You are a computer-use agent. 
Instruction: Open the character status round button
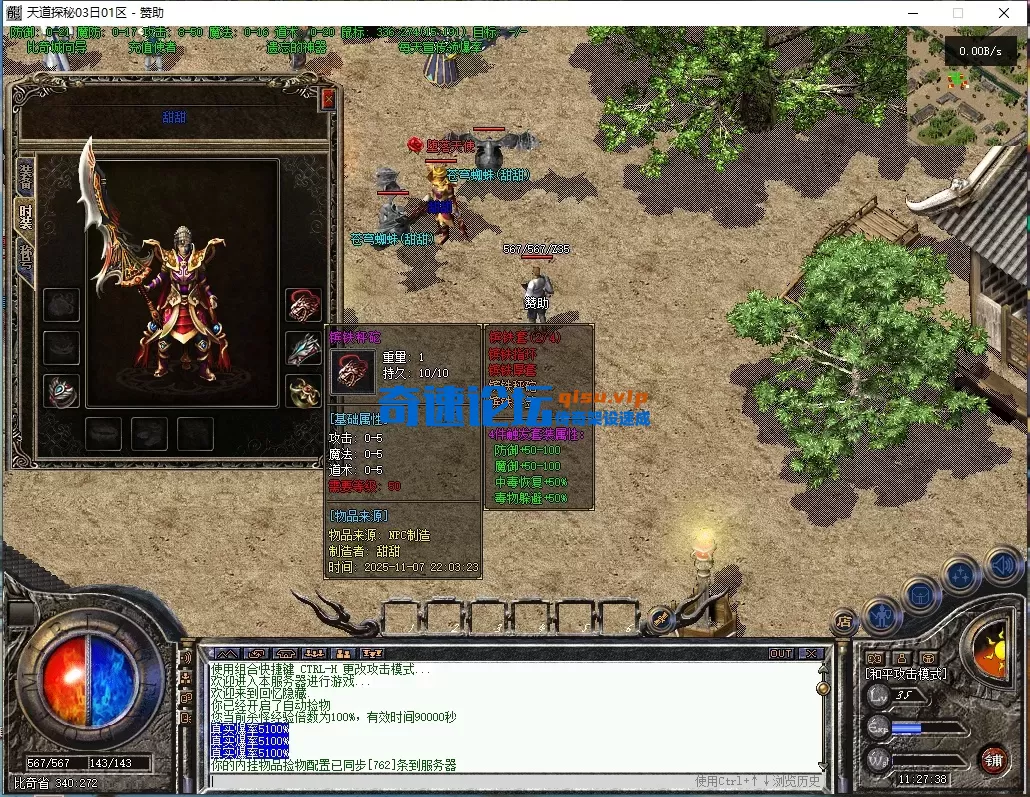883,615
